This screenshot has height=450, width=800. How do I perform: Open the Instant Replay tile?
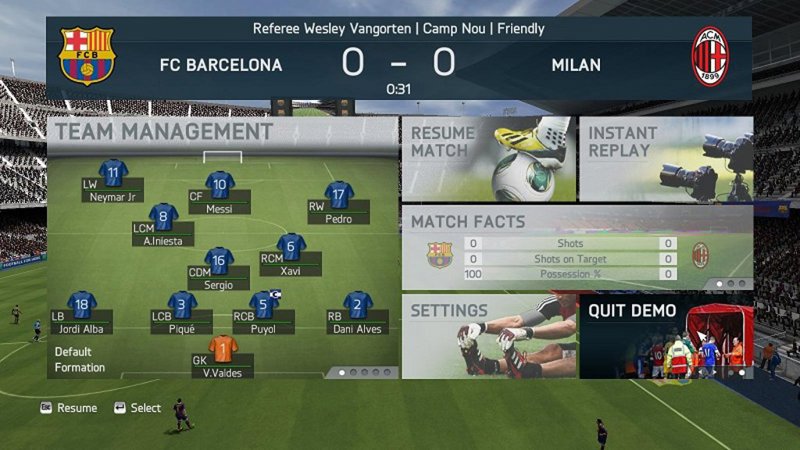coord(665,159)
